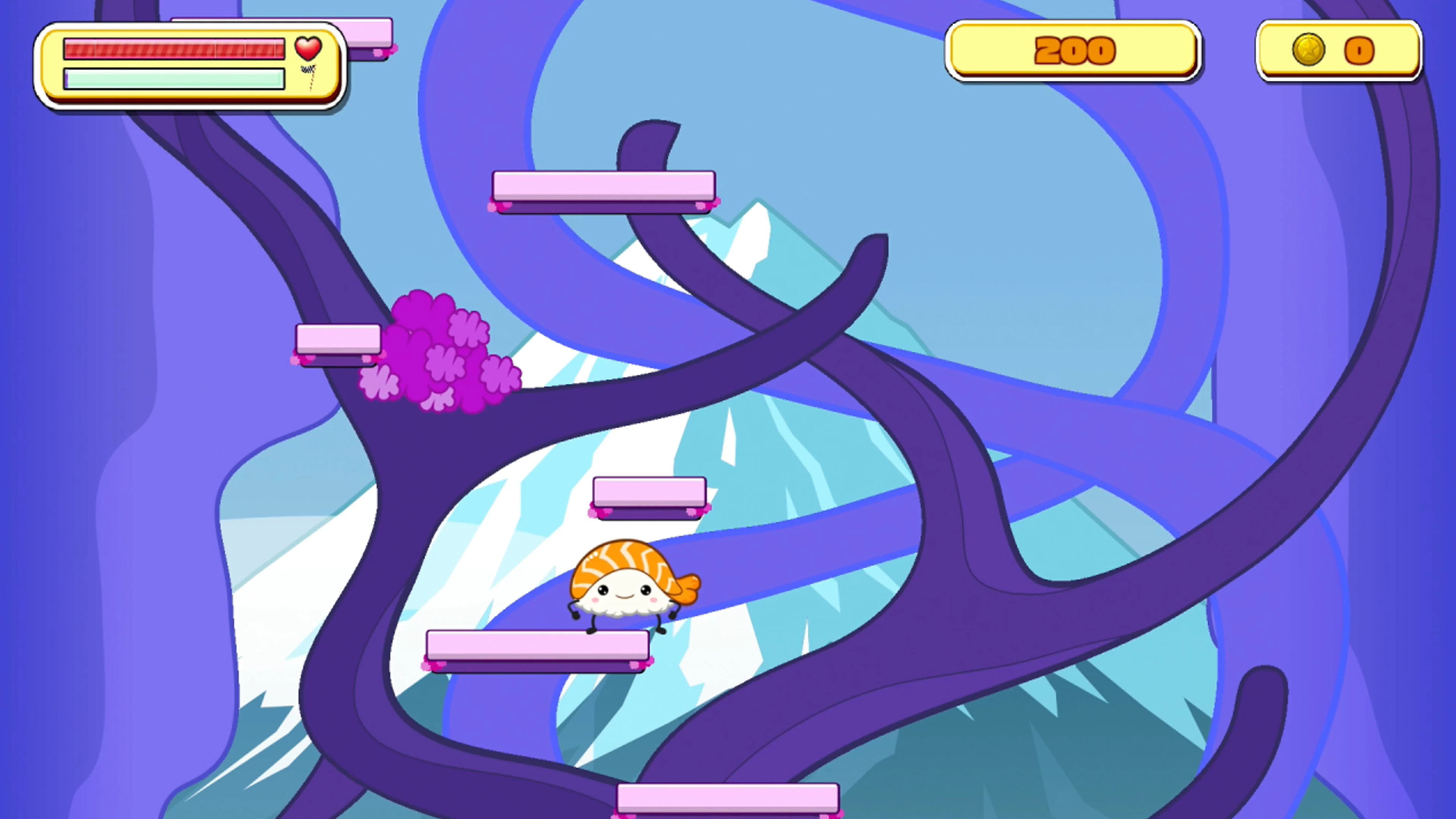Click the heart icon on the health panel
The width and height of the screenshot is (1456, 819).
coord(308,50)
